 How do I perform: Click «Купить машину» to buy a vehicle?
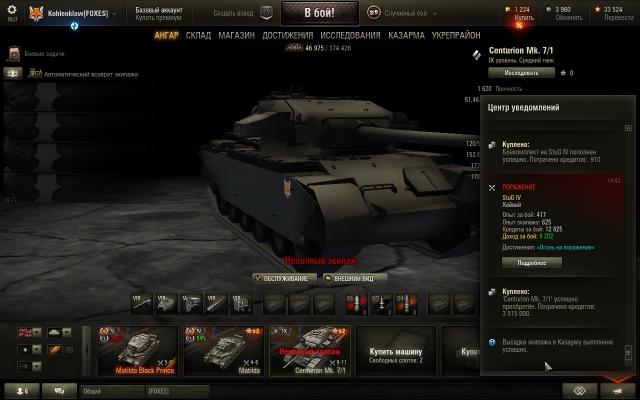pyautogui.click(x=395, y=353)
